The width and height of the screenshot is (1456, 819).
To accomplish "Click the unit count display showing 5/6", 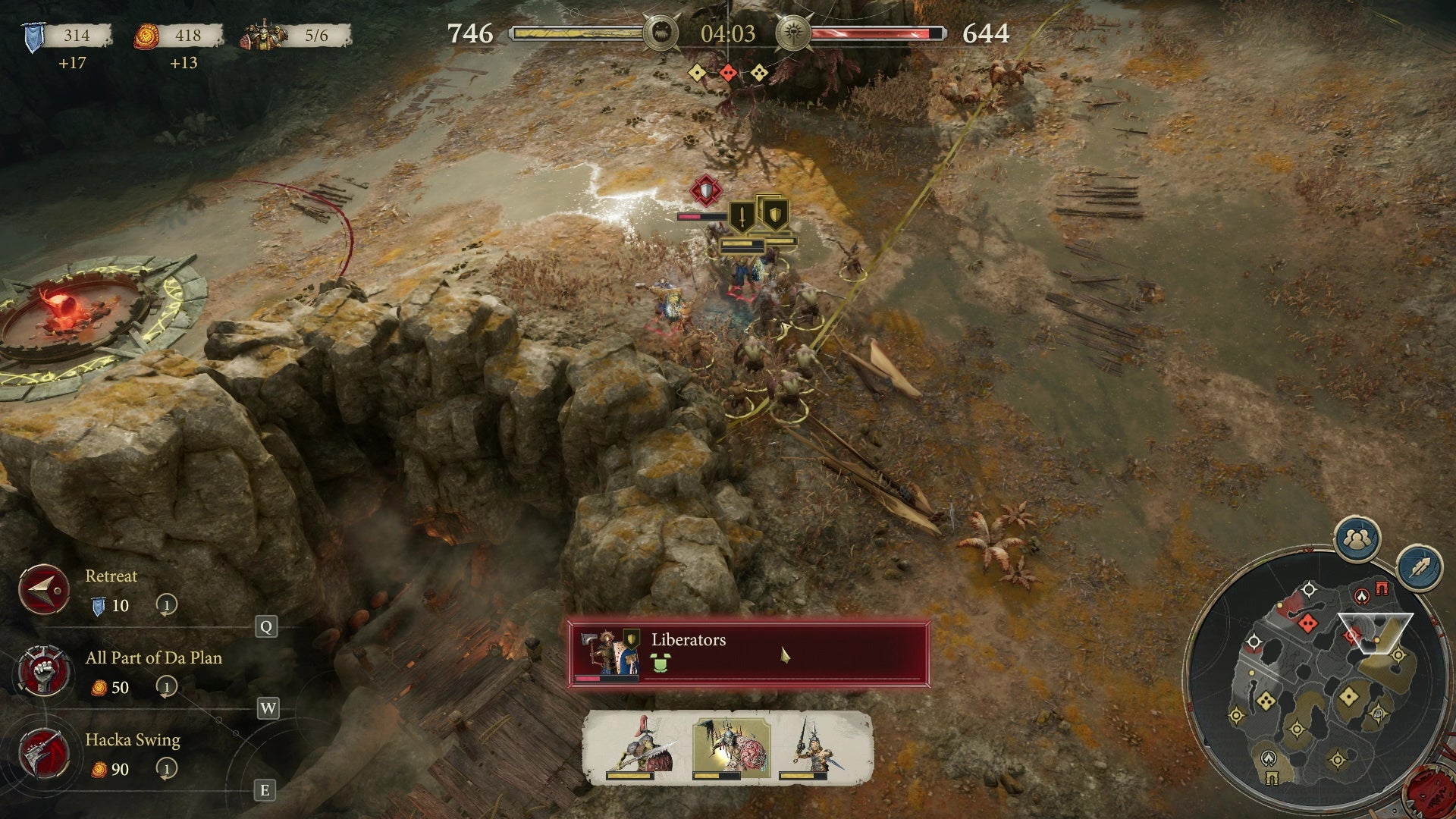I will tap(316, 34).
